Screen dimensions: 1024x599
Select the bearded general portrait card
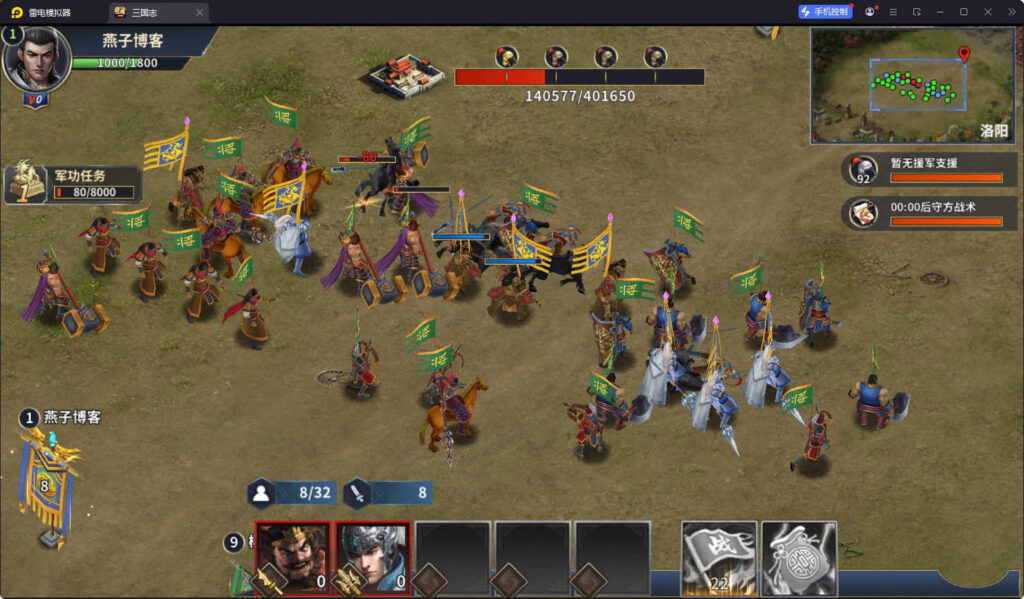(x=292, y=558)
